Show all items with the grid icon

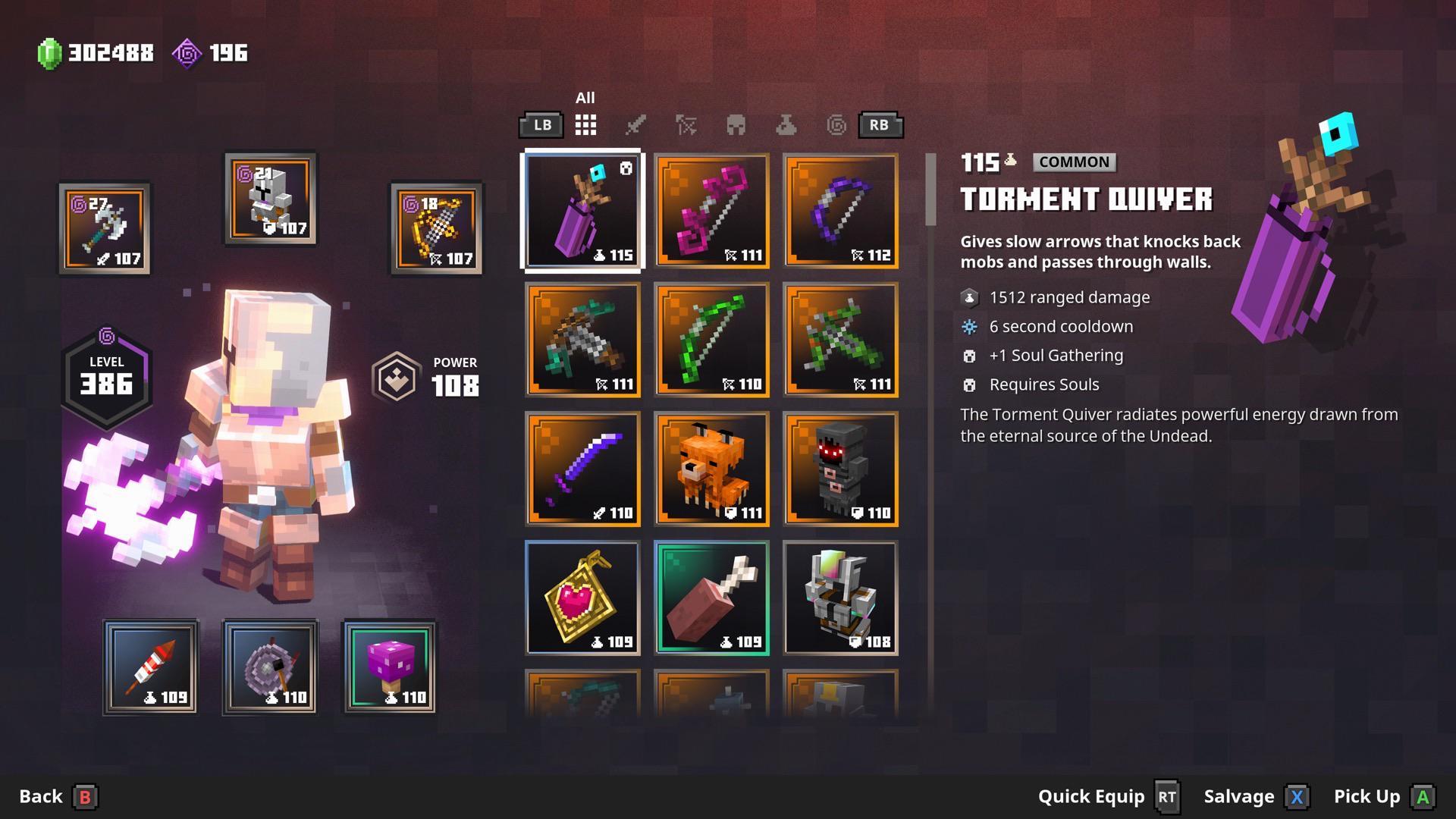click(x=585, y=125)
